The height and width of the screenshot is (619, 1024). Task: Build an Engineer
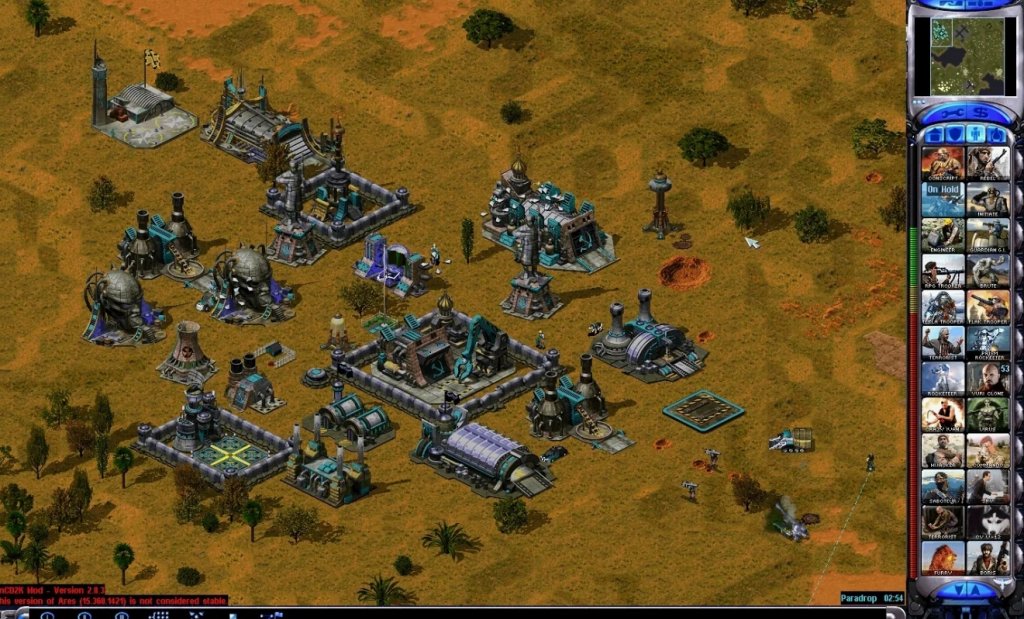pos(942,235)
